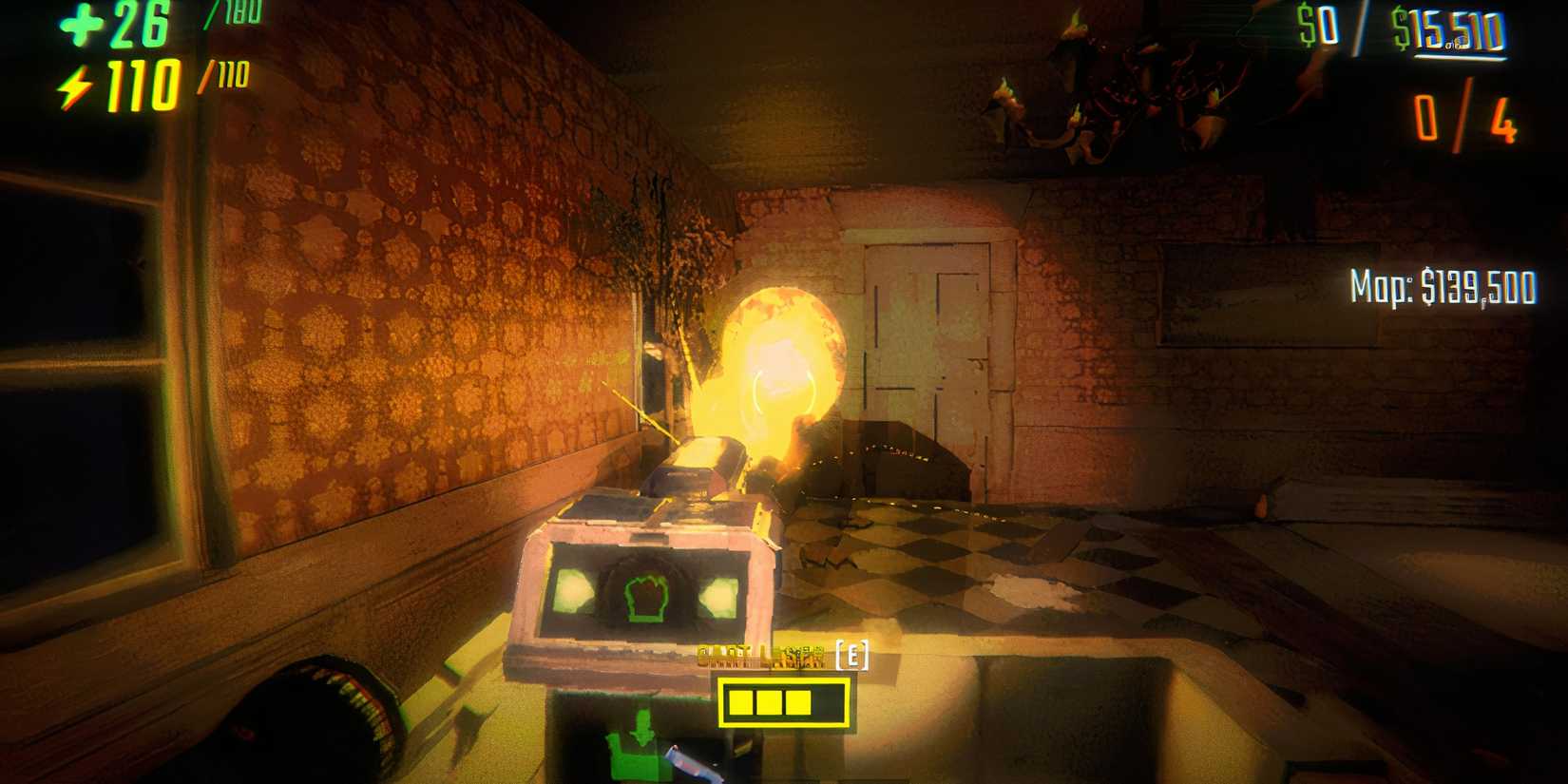This screenshot has height=784, width=1568.
Task: Expand the CART LASER device label
Action: click(760, 658)
